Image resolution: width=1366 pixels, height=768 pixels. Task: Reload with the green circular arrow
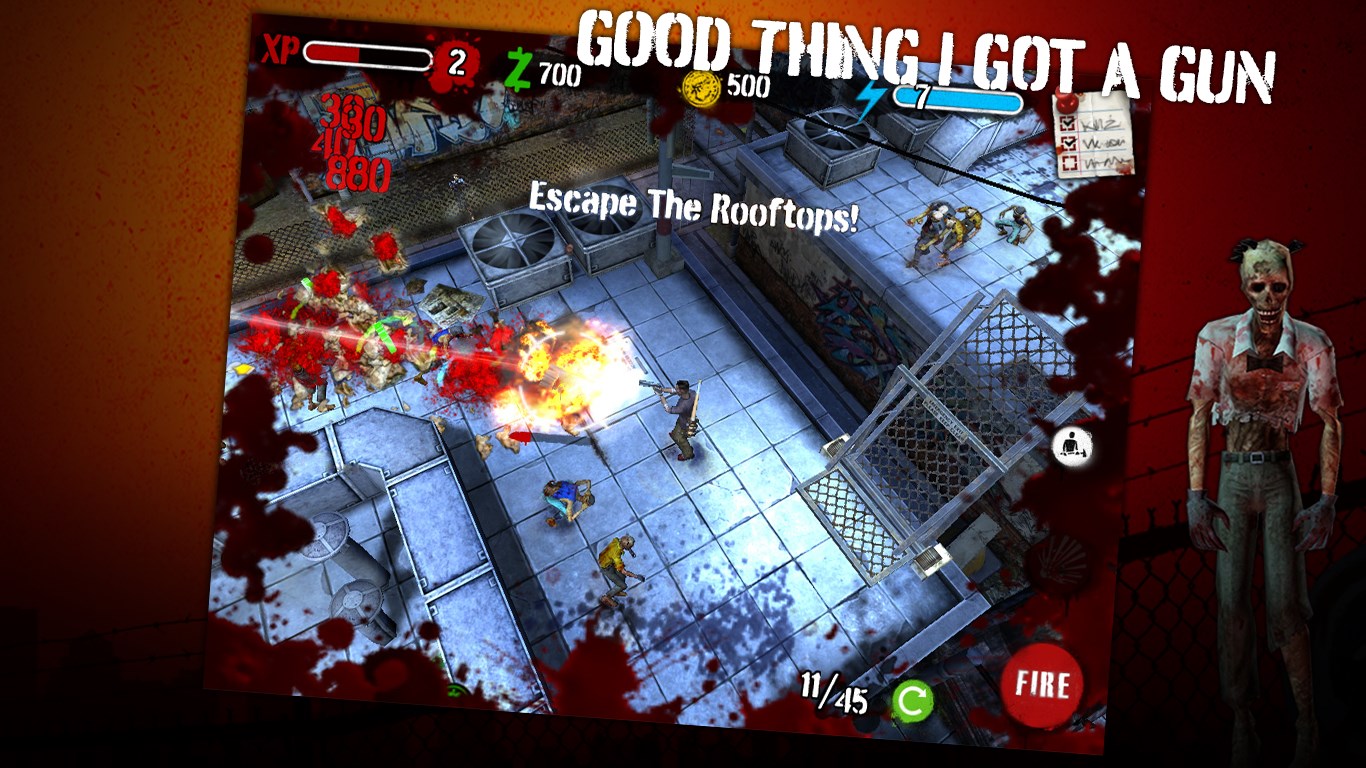(912, 701)
